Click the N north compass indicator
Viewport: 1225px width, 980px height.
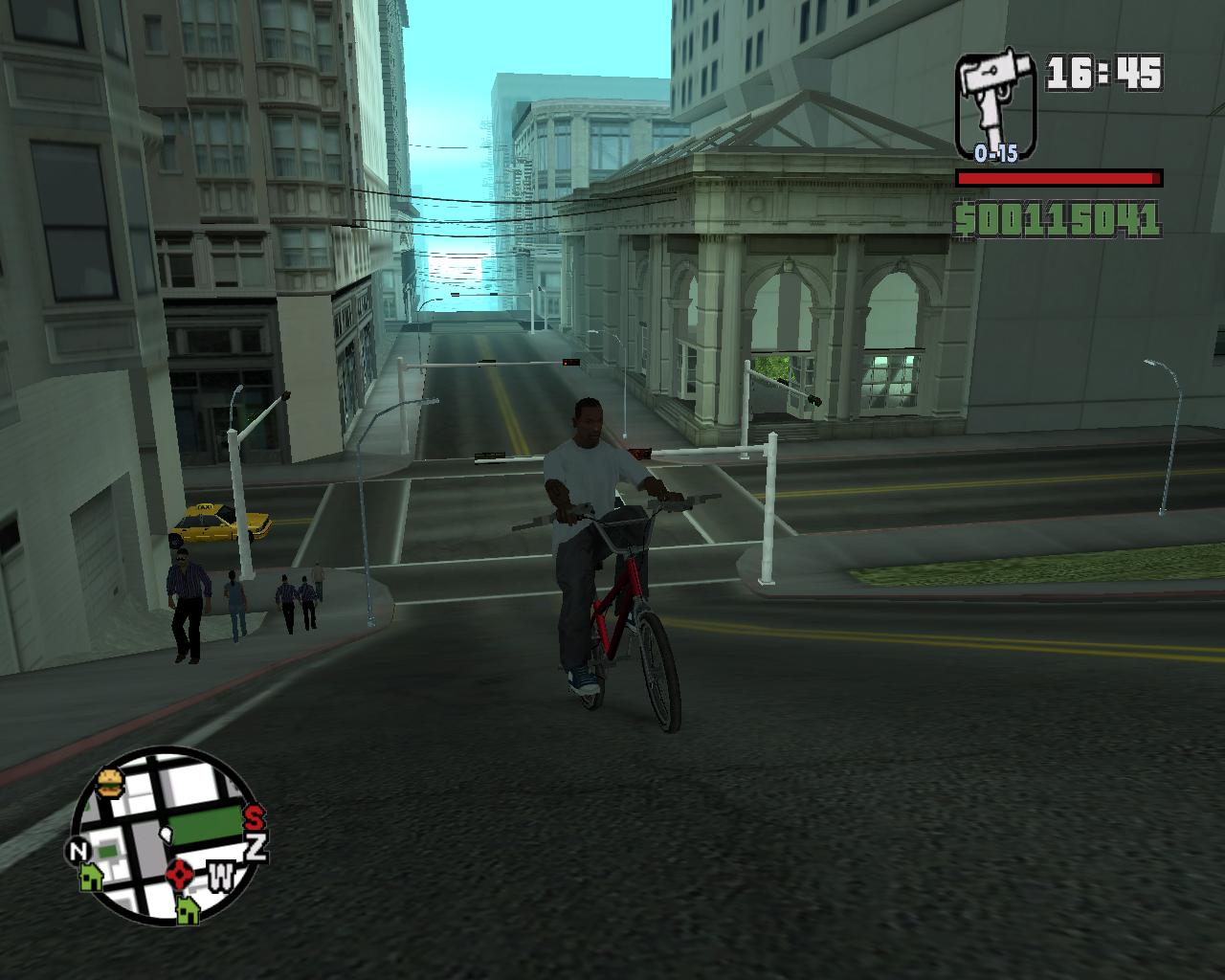78,850
